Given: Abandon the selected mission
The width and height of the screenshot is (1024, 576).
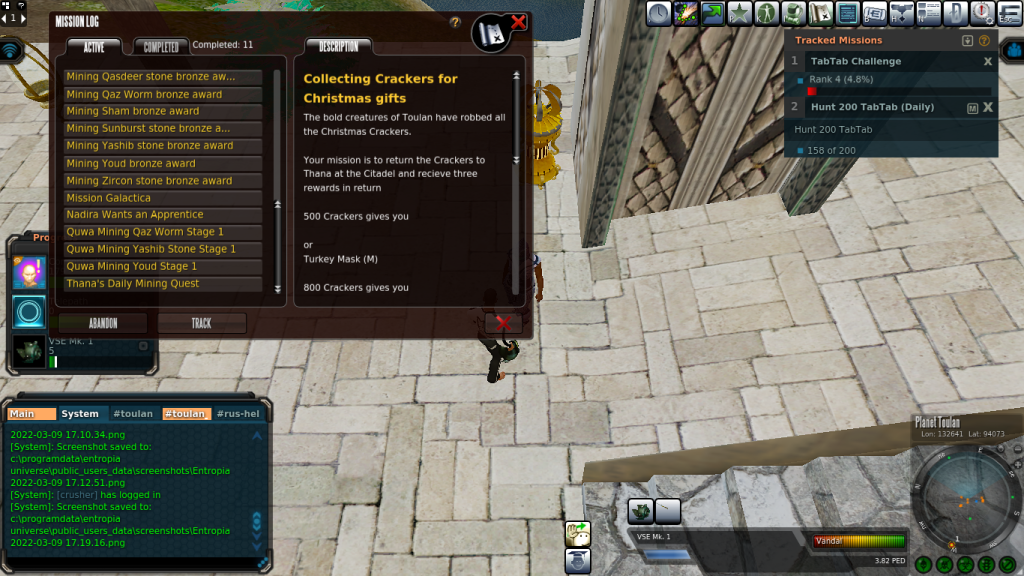Looking at the screenshot, I should [x=102, y=323].
